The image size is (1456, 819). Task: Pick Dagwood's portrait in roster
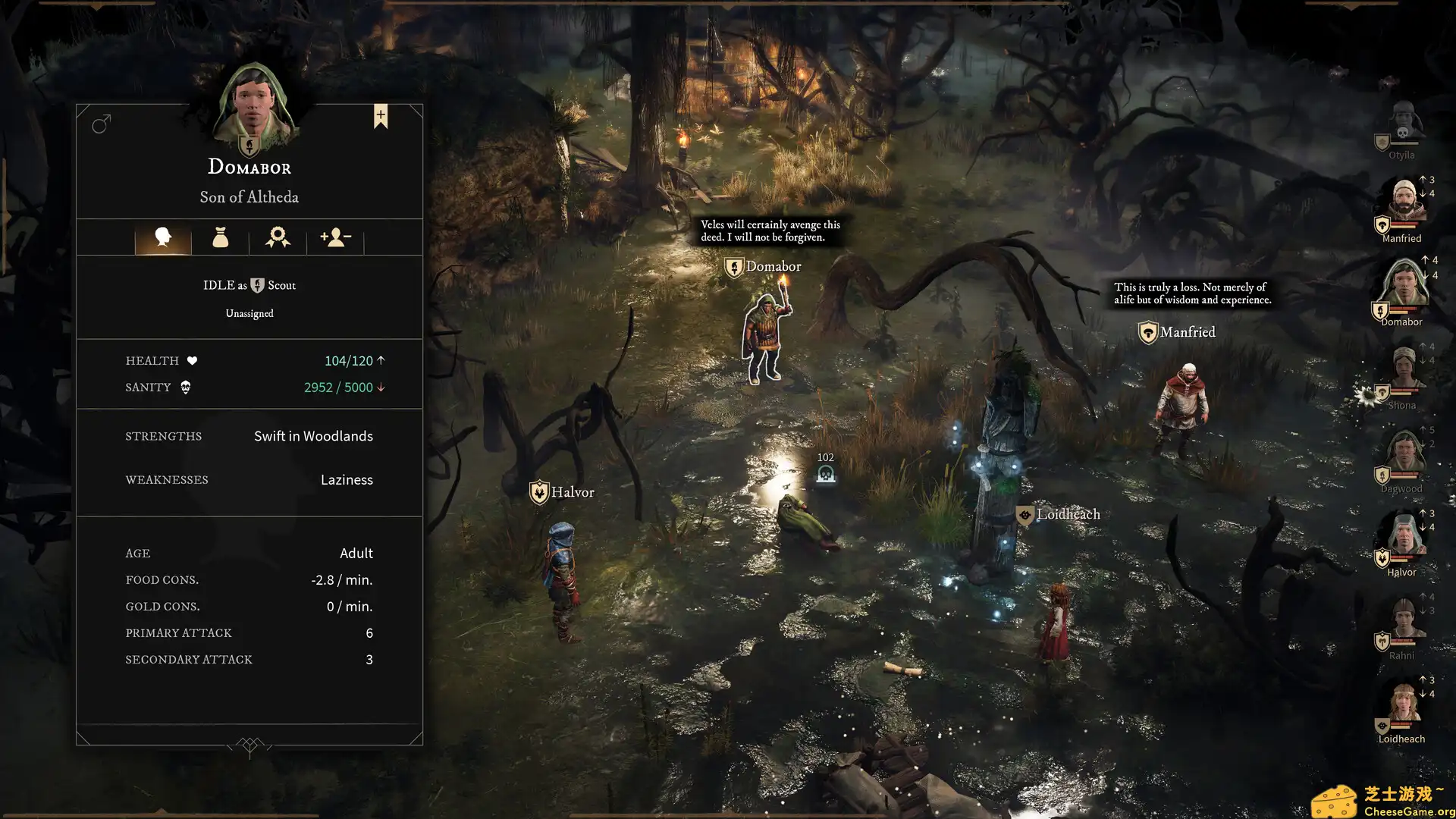[1404, 453]
